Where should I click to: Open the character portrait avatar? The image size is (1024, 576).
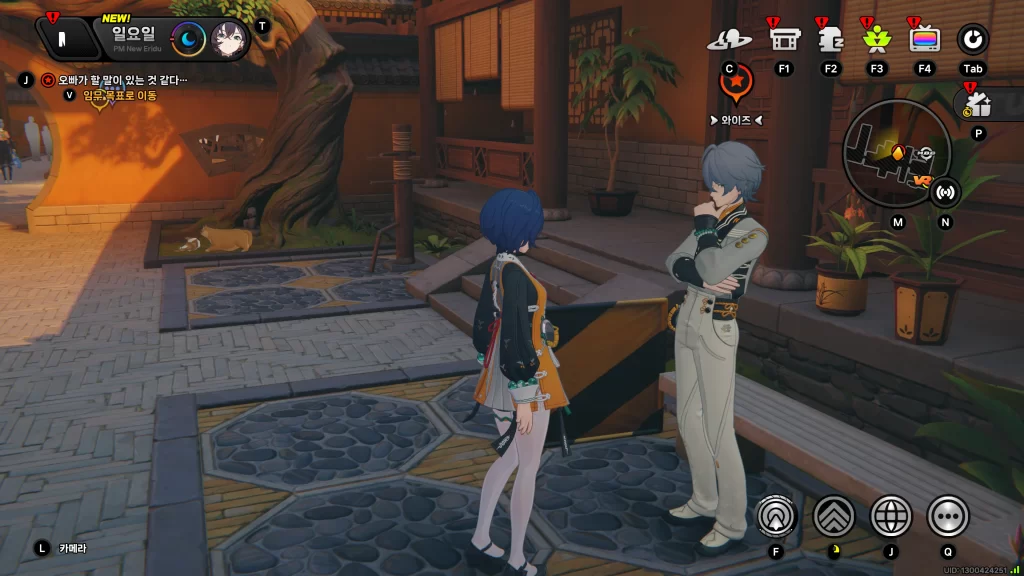pos(229,39)
